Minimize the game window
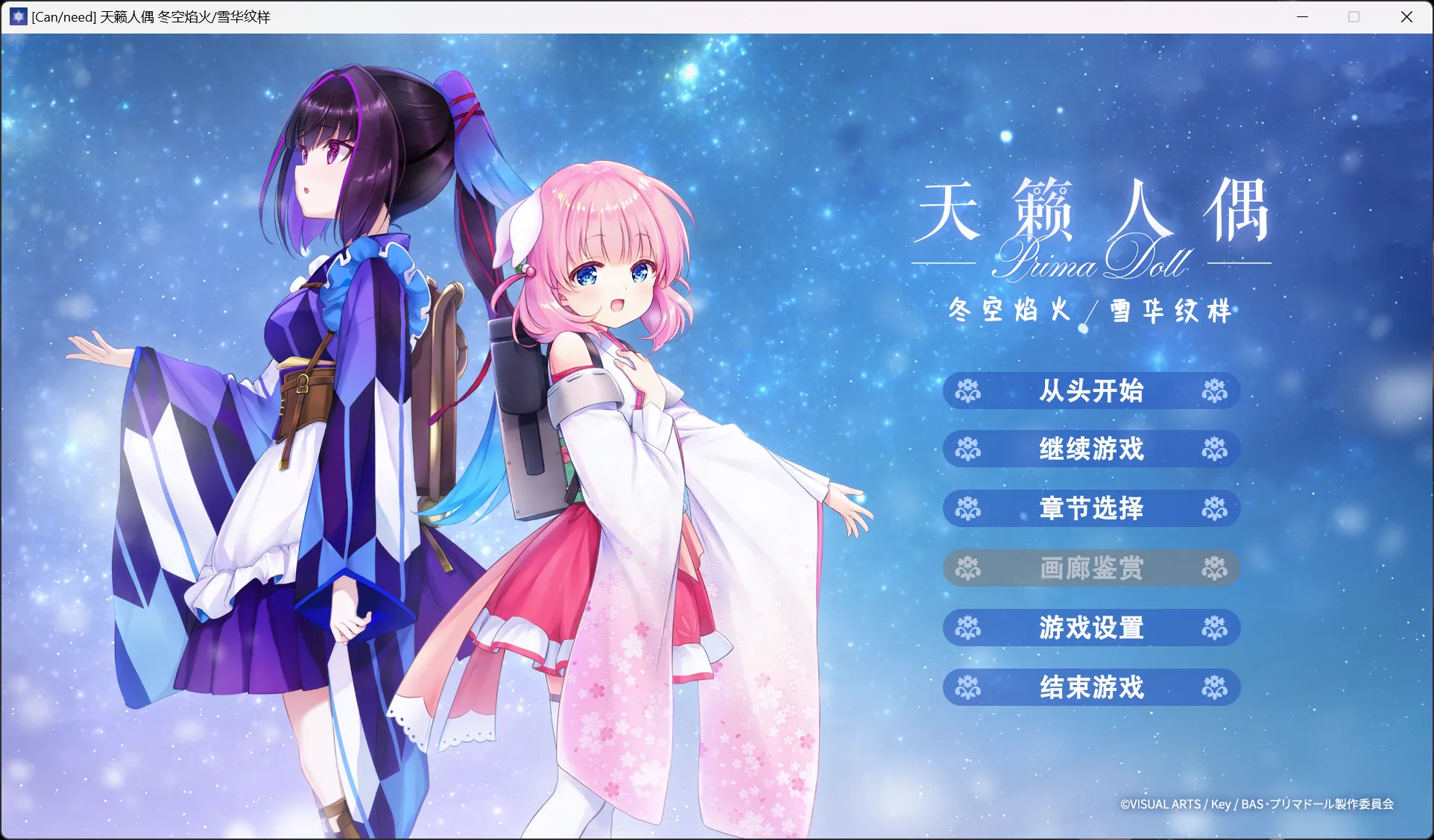The width and height of the screenshot is (1434, 840). coord(1301,16)
